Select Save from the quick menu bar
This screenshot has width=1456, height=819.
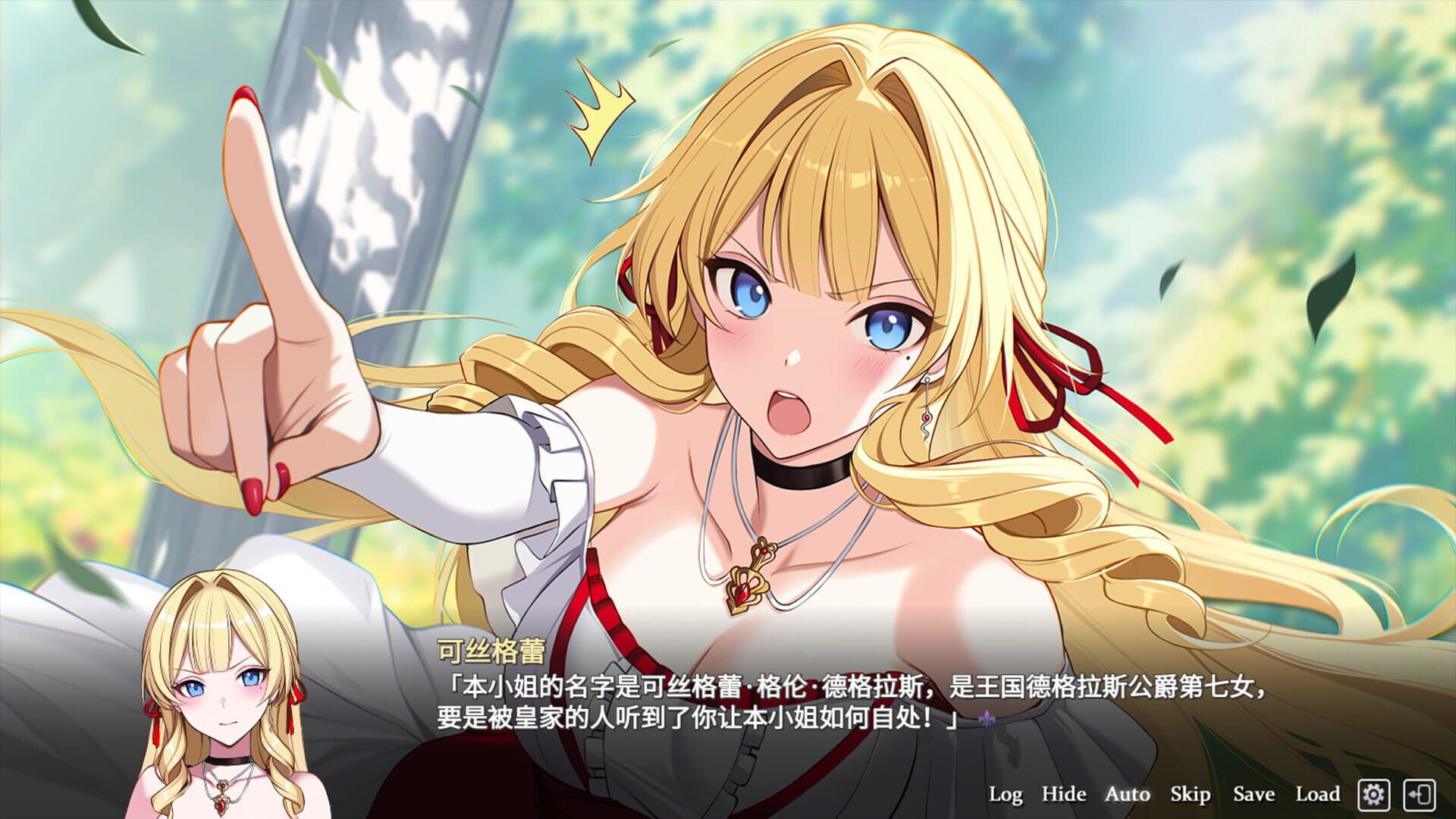click(x=1255, y=794)
